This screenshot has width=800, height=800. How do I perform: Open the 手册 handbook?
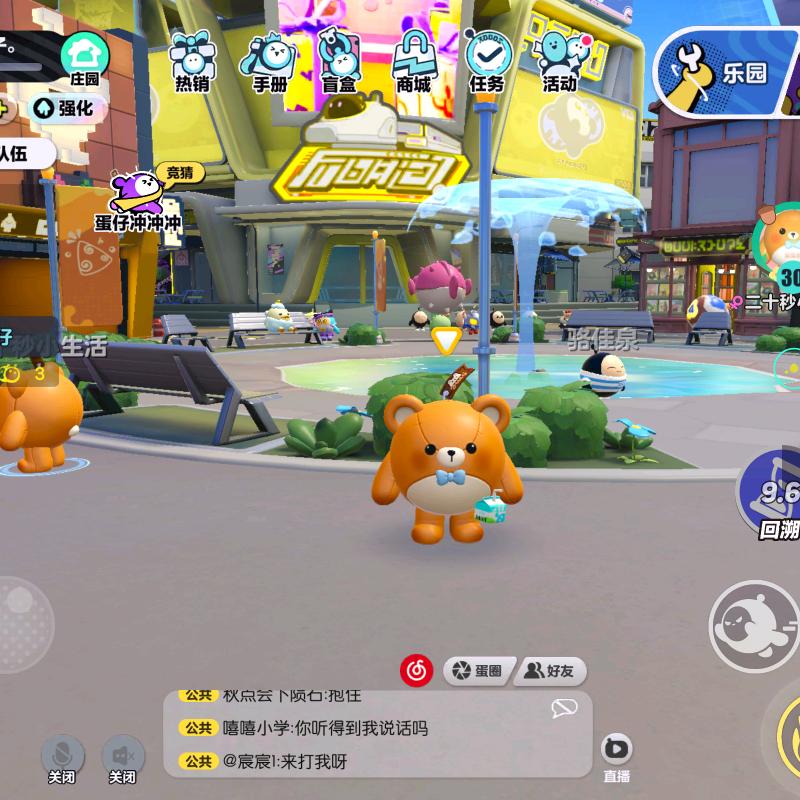click(x=269, y=60)
